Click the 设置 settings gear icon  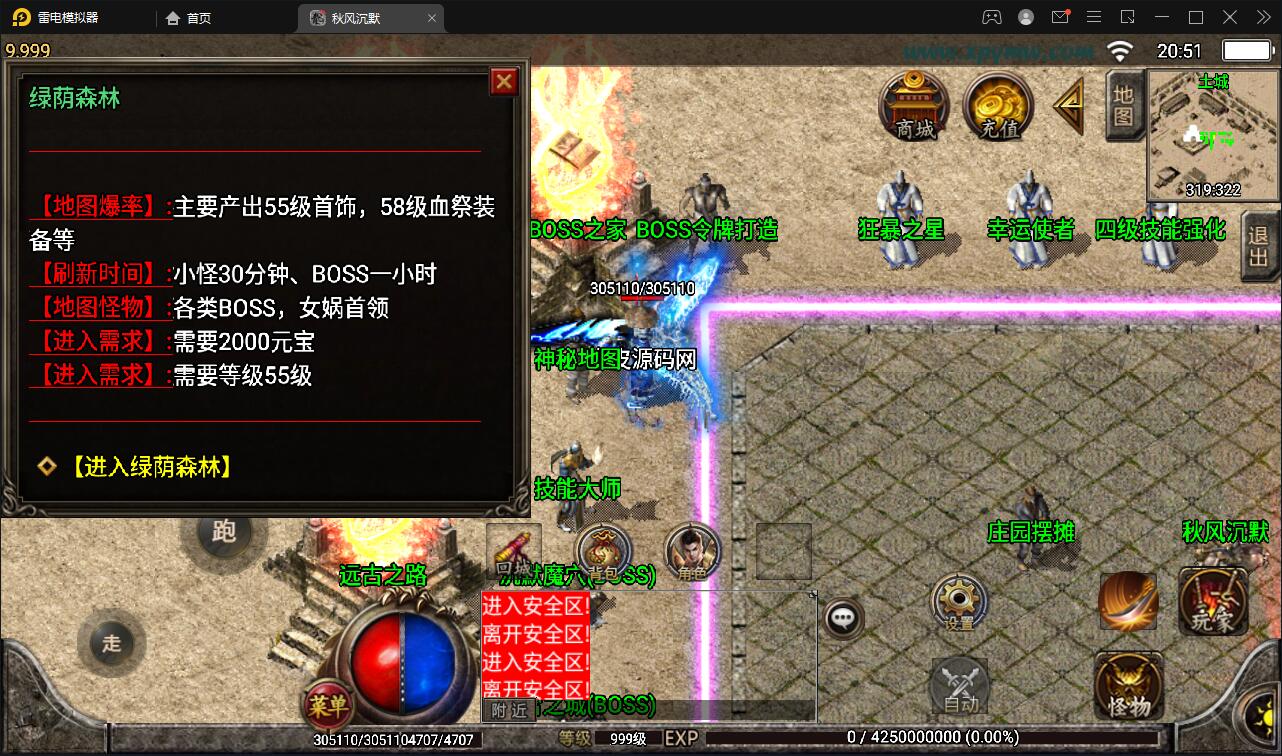[958, 603]
